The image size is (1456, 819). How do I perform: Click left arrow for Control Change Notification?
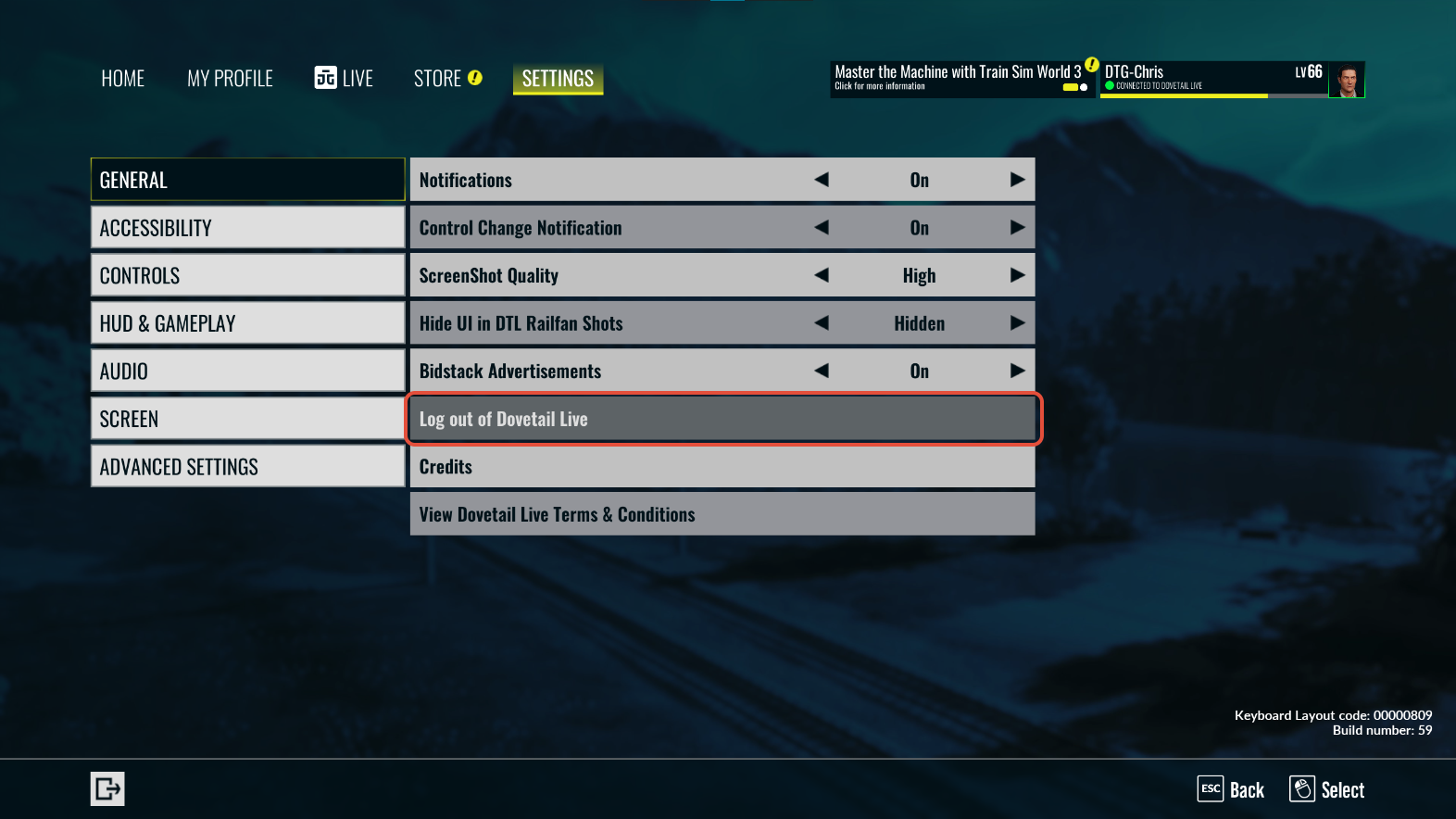(x=822, y=228)
